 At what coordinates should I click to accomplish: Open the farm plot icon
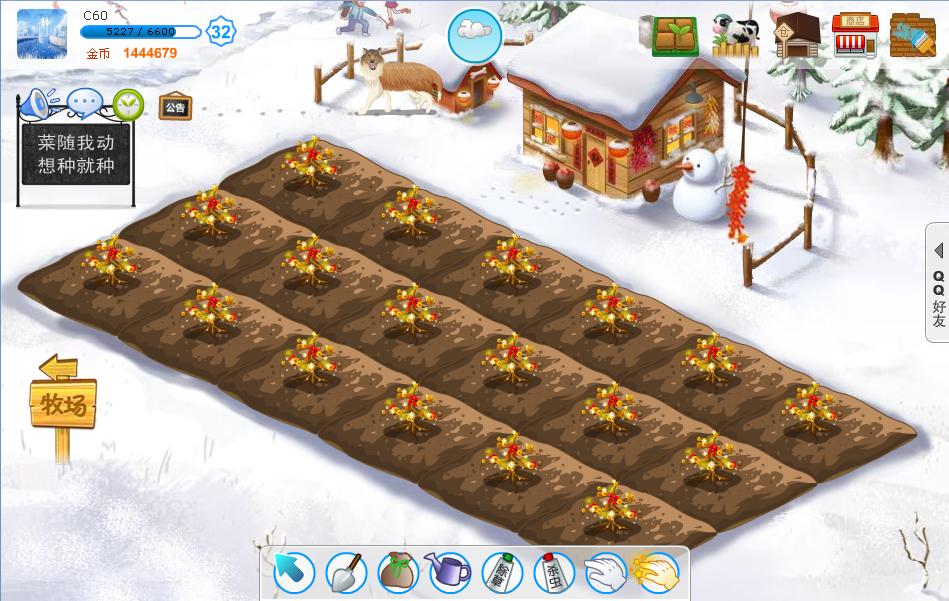676,36
